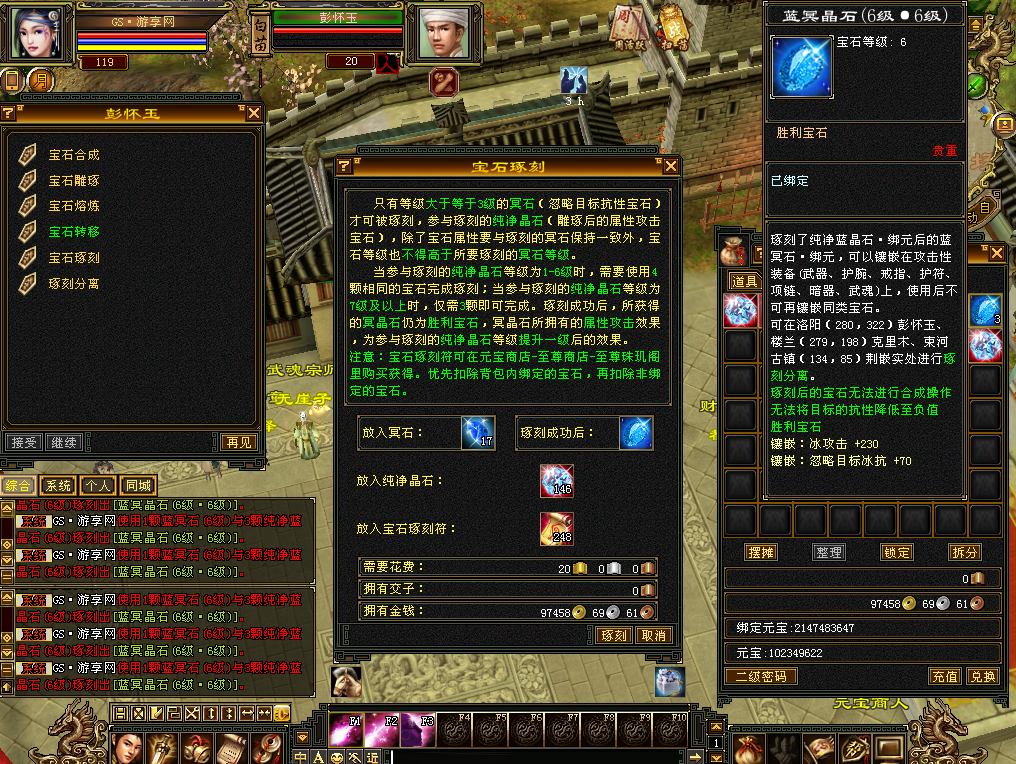Click the 再见 goodbye button
Image resolution: width=1016 pixels, height=764 pixels.
pyautogui.click(x=239, y=442)
